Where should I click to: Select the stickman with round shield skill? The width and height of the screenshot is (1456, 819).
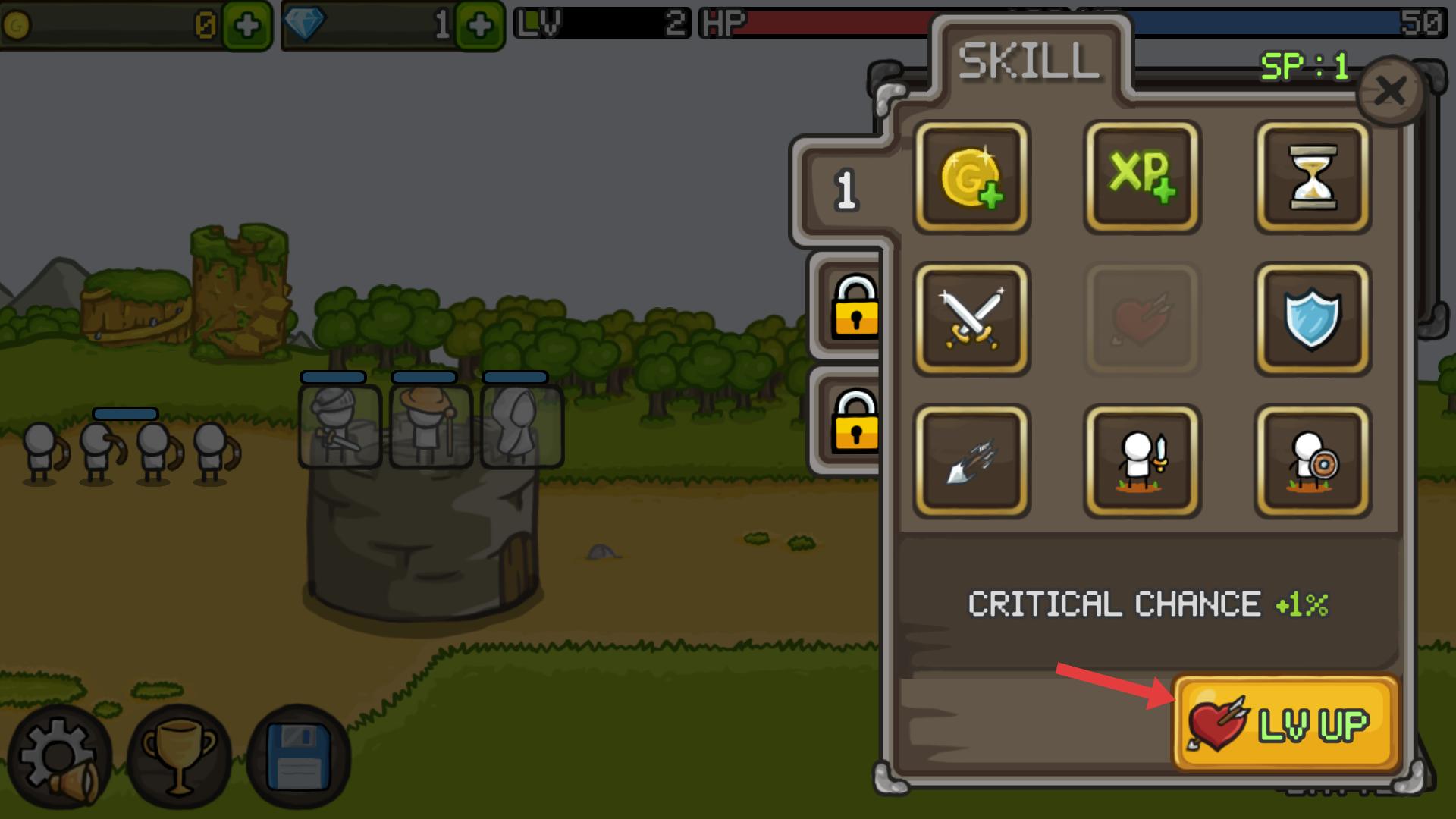pos(1313,461)
